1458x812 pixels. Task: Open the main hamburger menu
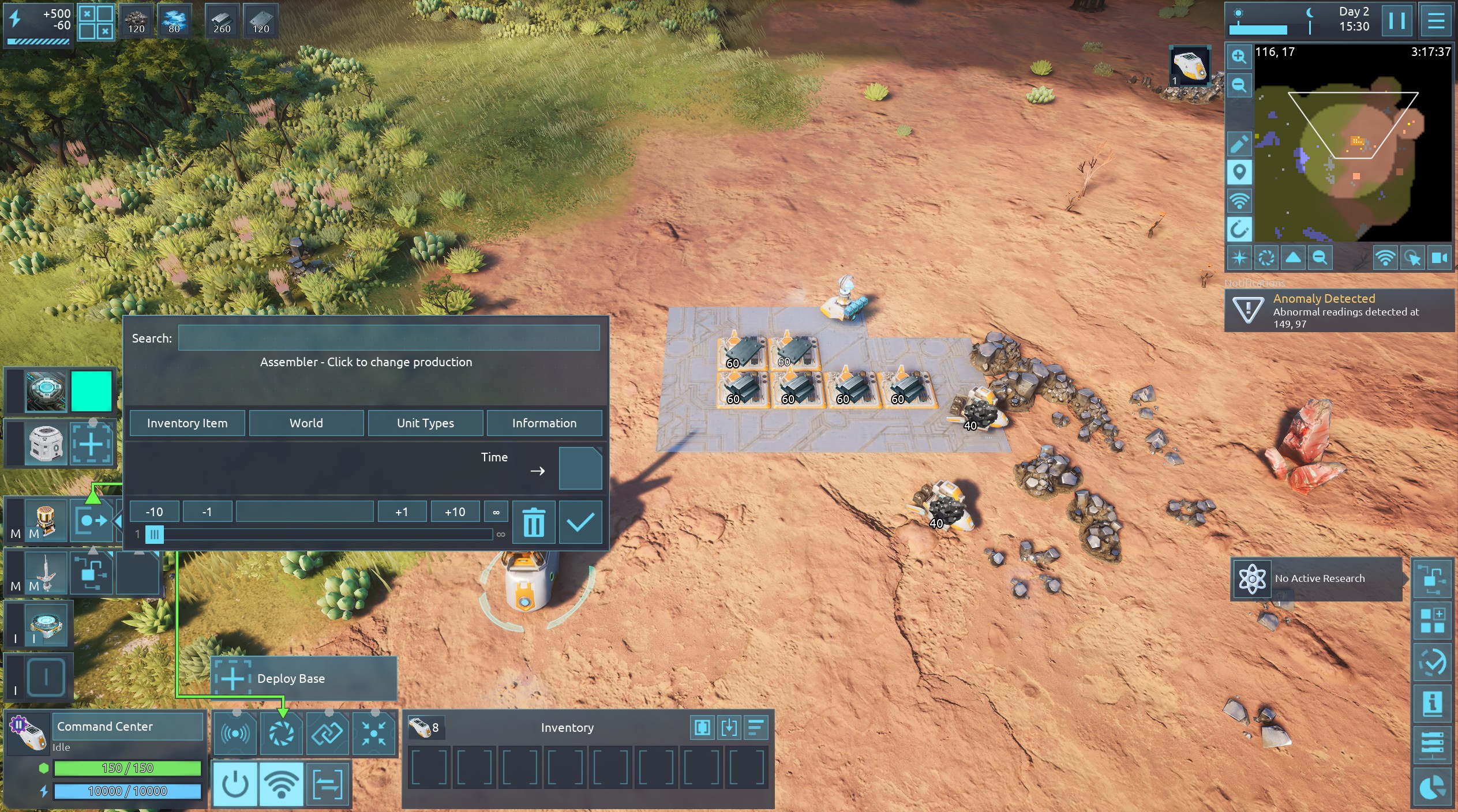click(1435, 21)
